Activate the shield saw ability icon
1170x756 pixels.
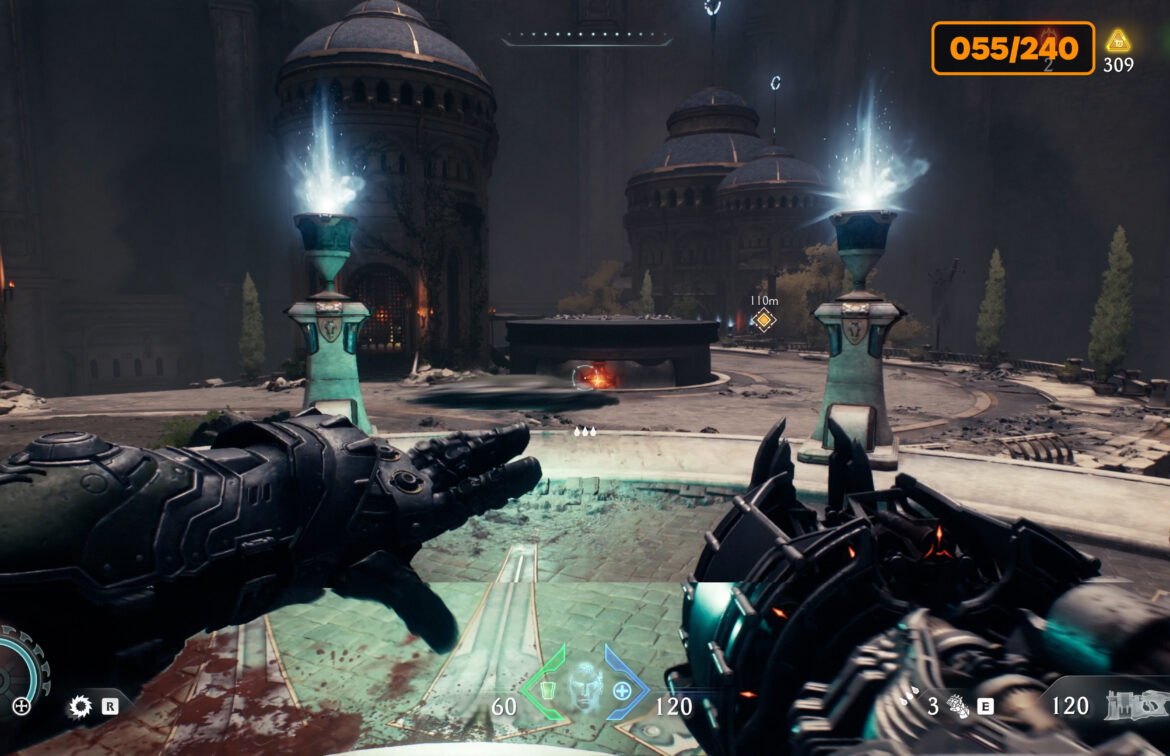coord(80,707)
